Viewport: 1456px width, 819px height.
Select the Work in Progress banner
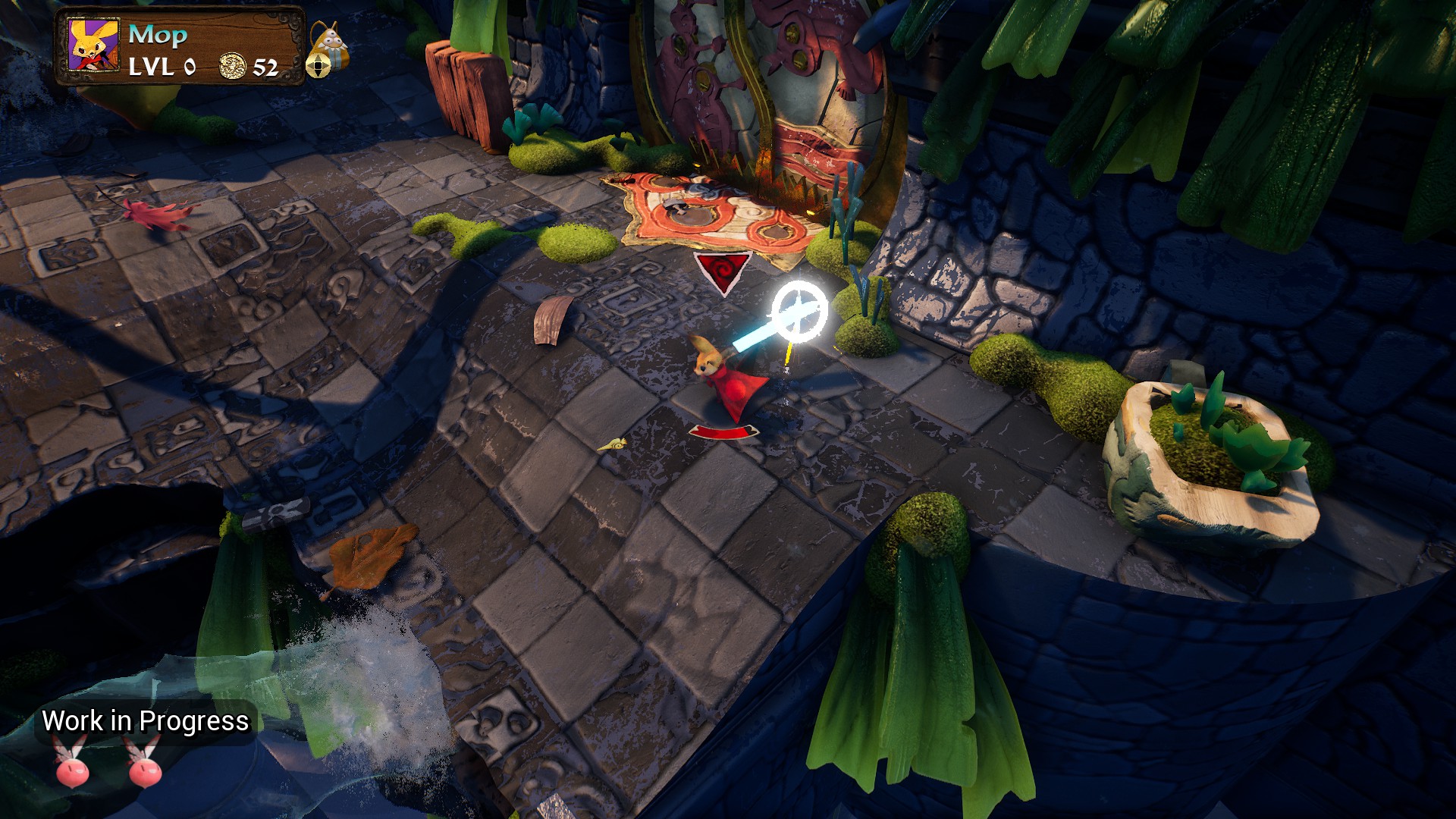pos(148,723)
